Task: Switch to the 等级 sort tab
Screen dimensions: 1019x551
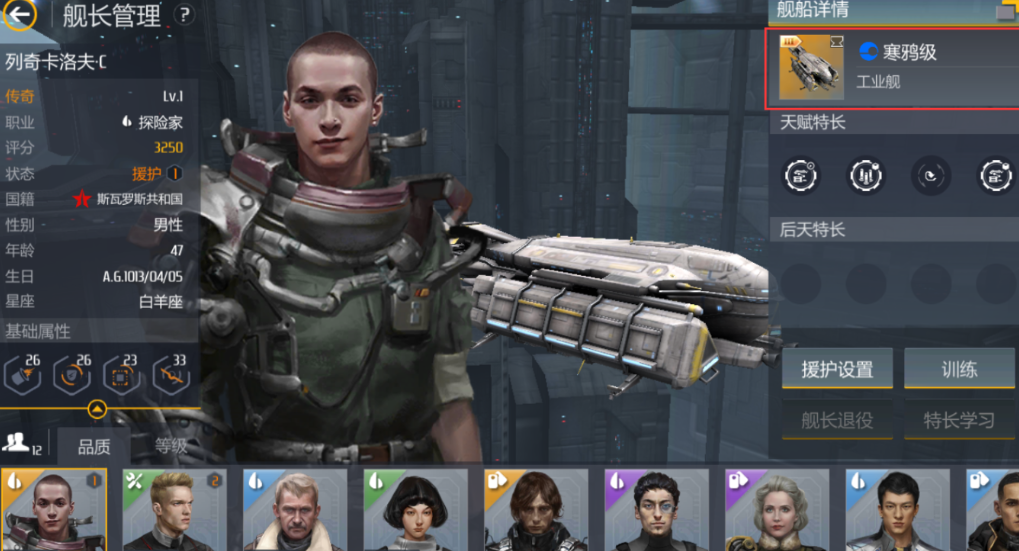Action: pos(170,446)
